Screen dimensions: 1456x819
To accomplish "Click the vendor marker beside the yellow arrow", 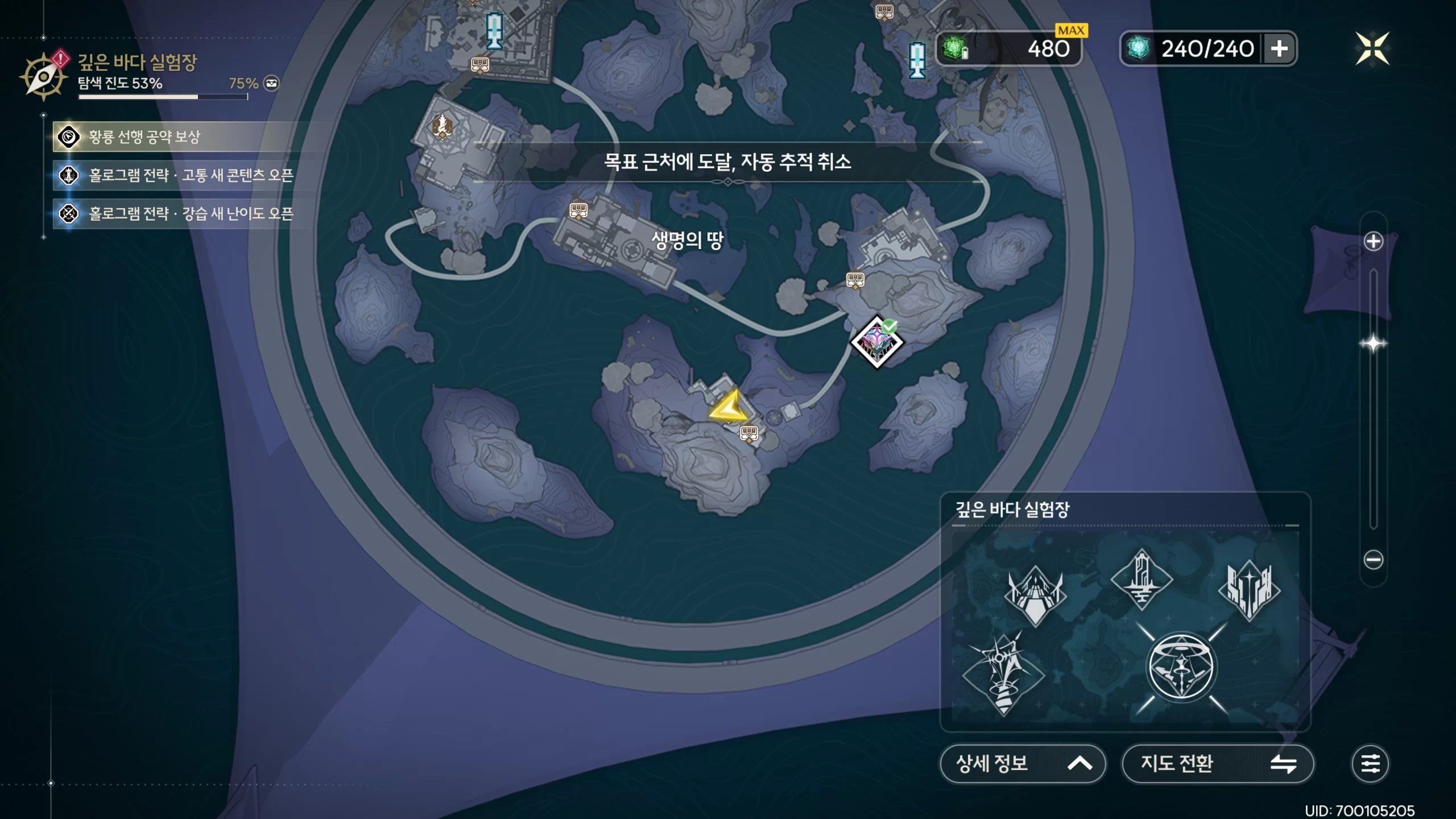I will [749, 434].
